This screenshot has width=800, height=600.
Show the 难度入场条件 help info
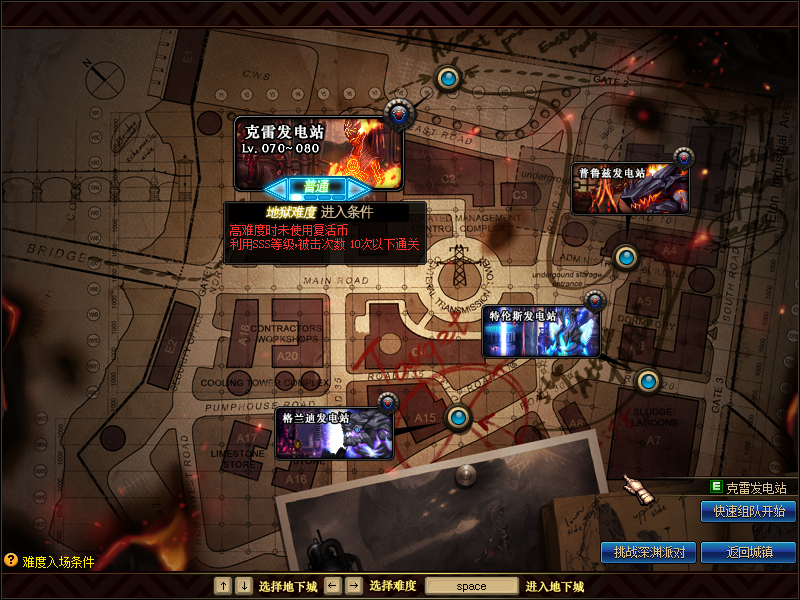point(50,562)
